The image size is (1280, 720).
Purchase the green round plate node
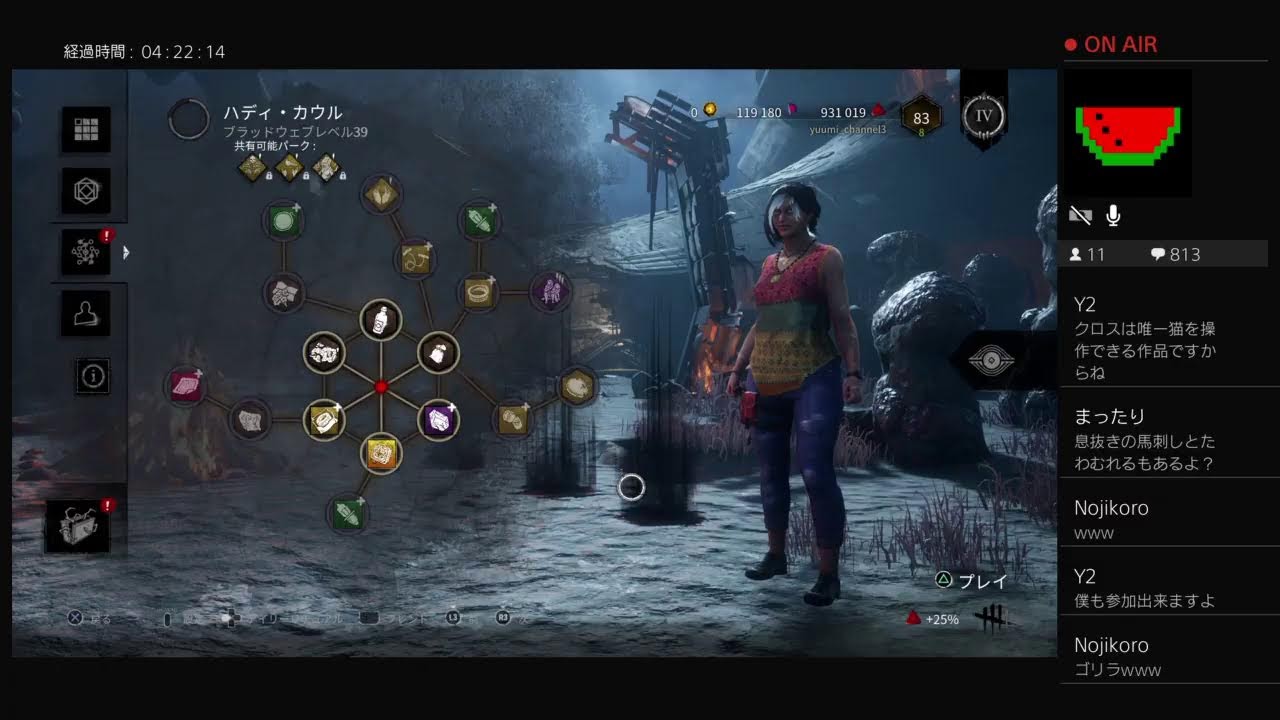(x=284, y=219)
